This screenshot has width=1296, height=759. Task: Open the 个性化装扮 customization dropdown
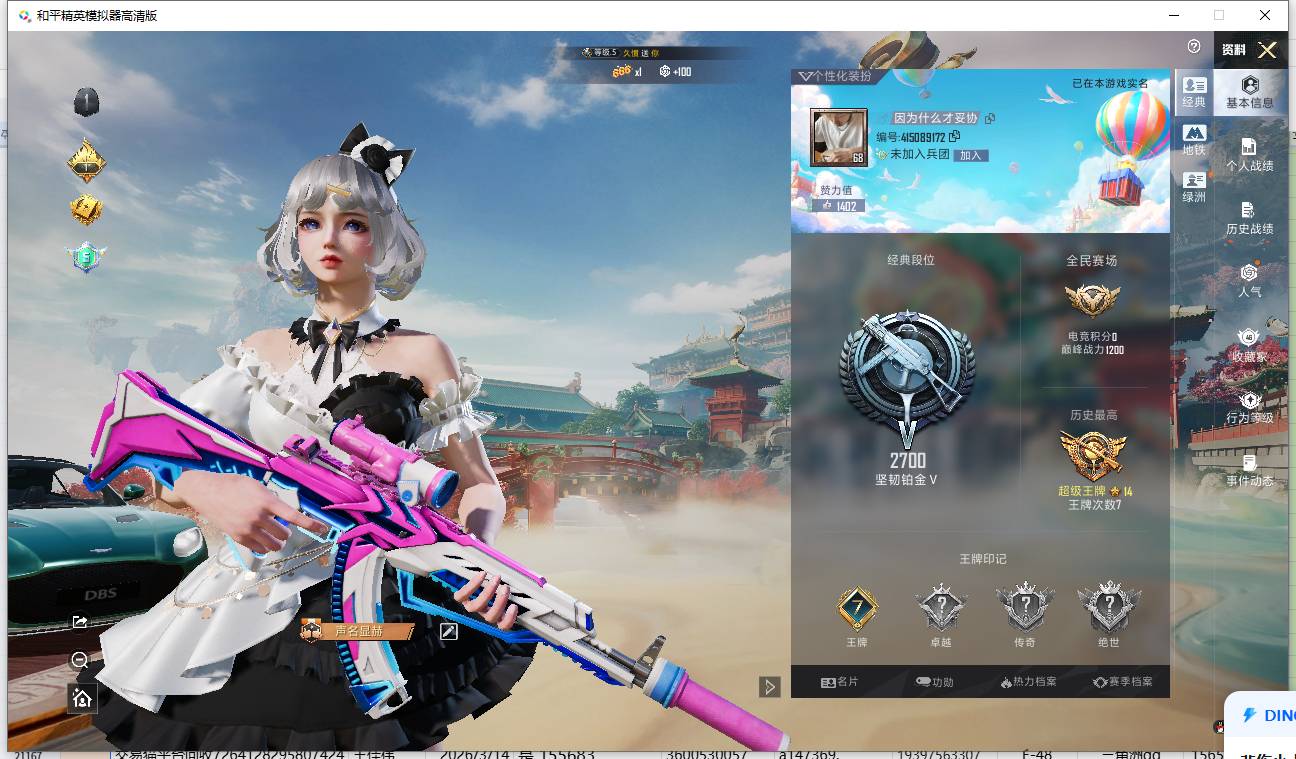tap(833, 76)
